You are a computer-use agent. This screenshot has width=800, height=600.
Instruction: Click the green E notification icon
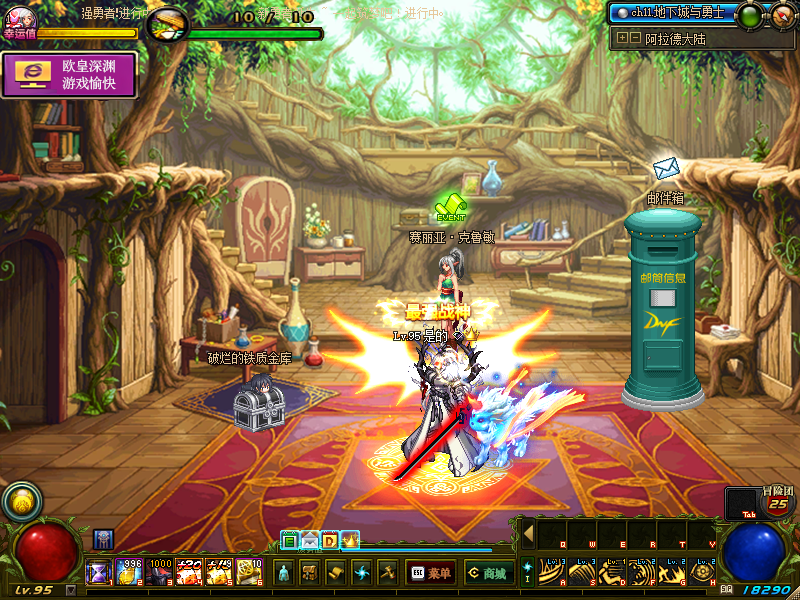(289, 541)
